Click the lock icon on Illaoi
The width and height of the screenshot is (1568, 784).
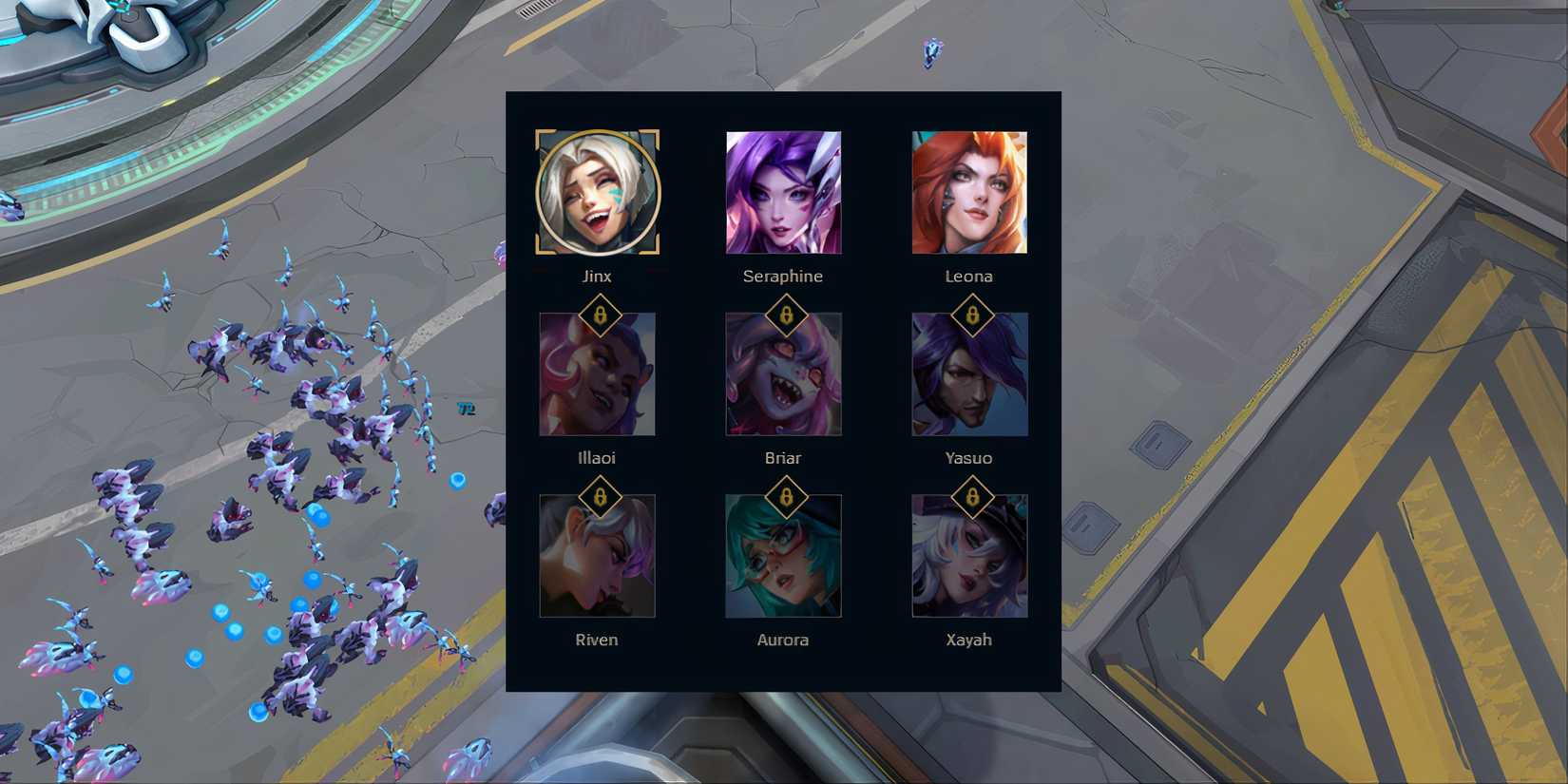602,316
